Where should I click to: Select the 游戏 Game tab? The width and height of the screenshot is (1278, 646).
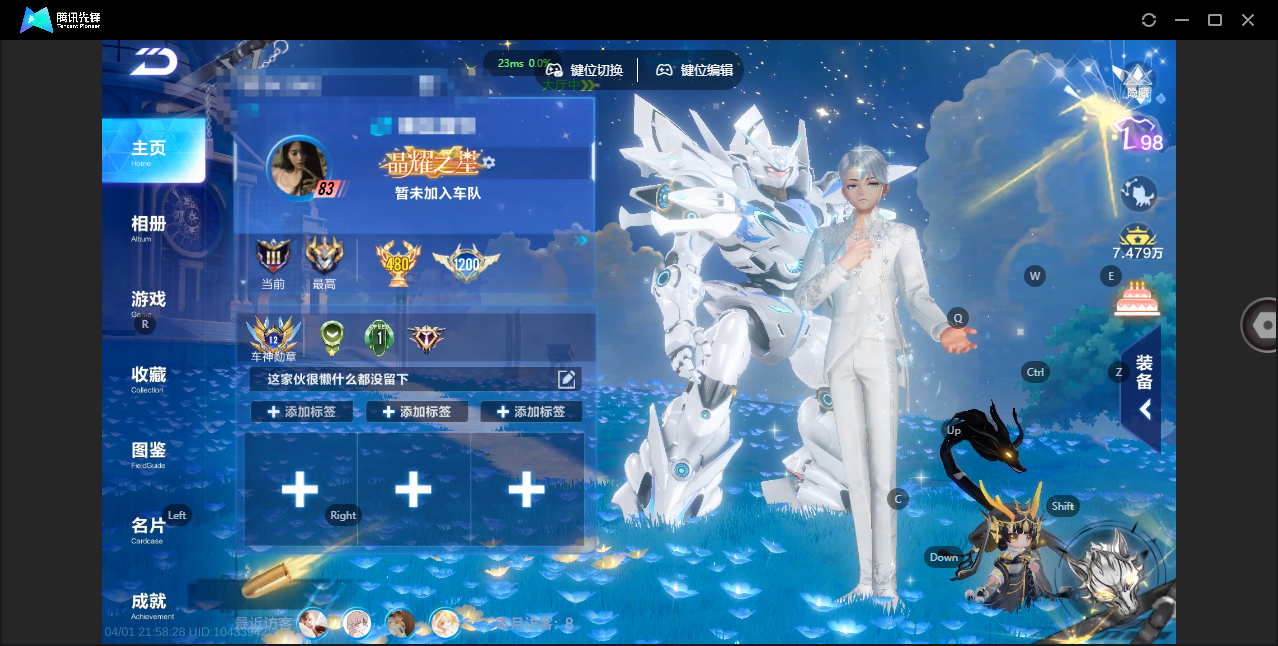pyautogui.click(x=148, y=301)
